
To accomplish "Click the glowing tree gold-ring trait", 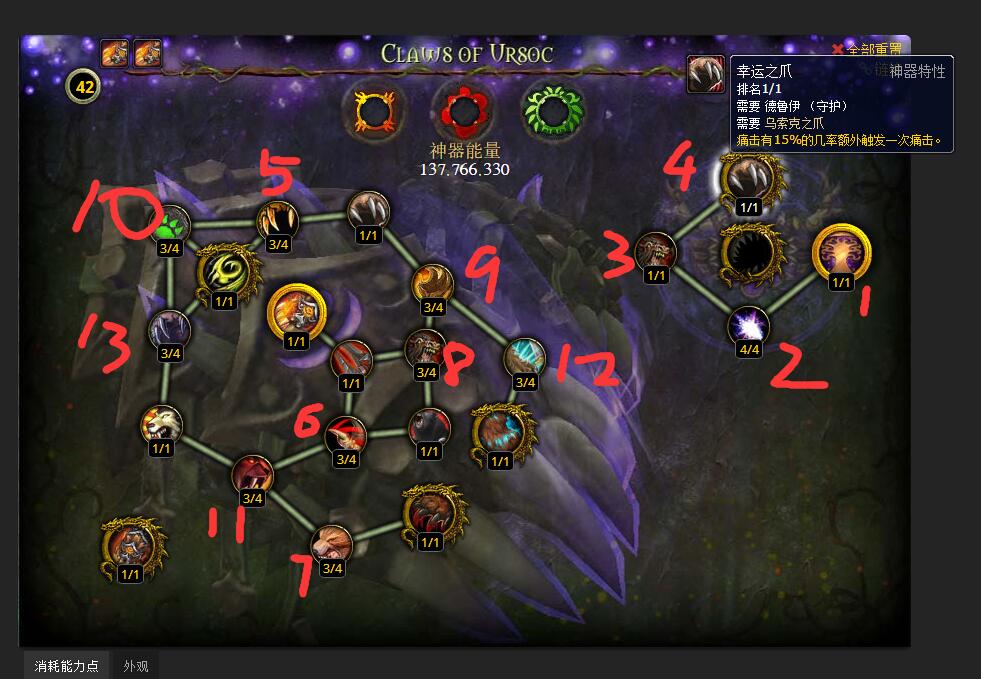I will point(840,252).
